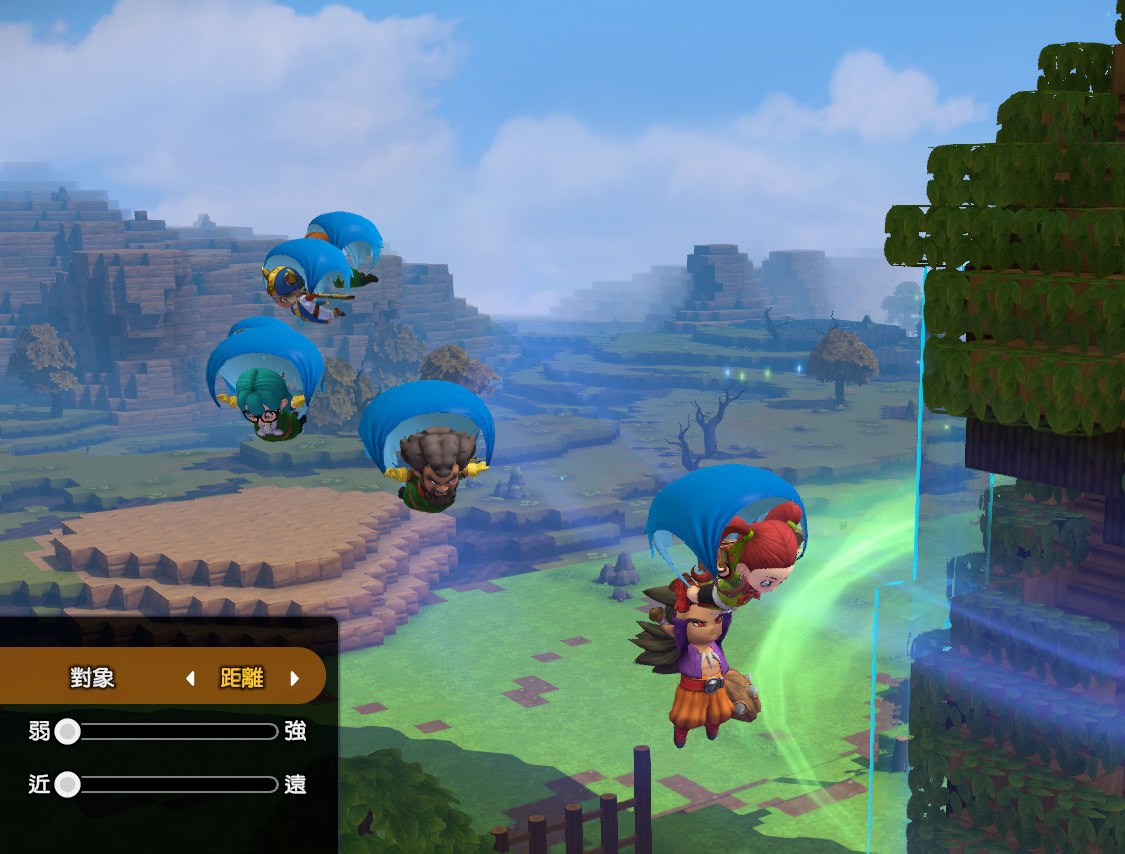1125x854 pixels.
Task: Click the left arrow beside 距離
Action: point(190,678)
